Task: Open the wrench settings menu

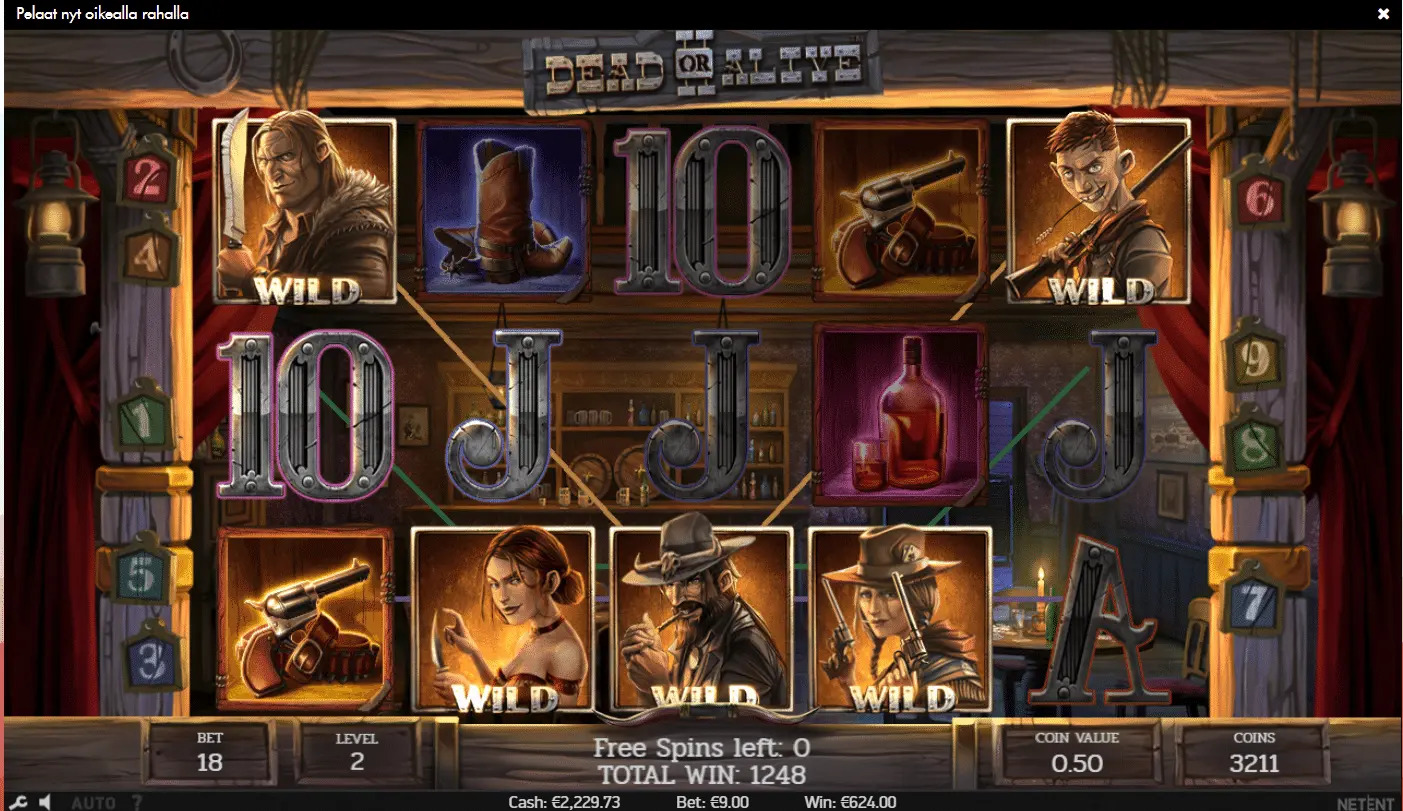Action: [x=20, y=802]
